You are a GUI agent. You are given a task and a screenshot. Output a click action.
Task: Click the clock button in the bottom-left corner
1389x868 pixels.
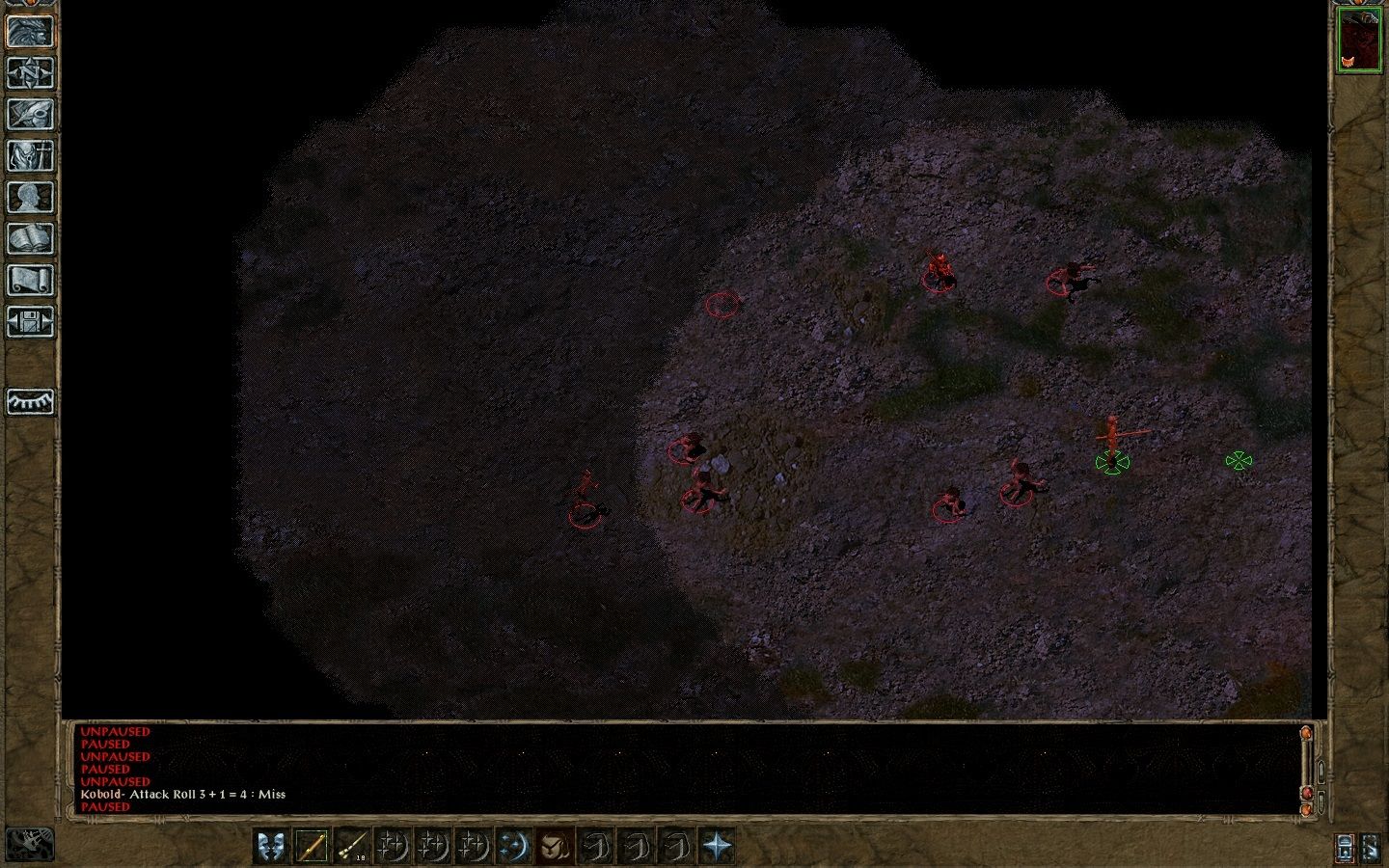tap(30, 844)
